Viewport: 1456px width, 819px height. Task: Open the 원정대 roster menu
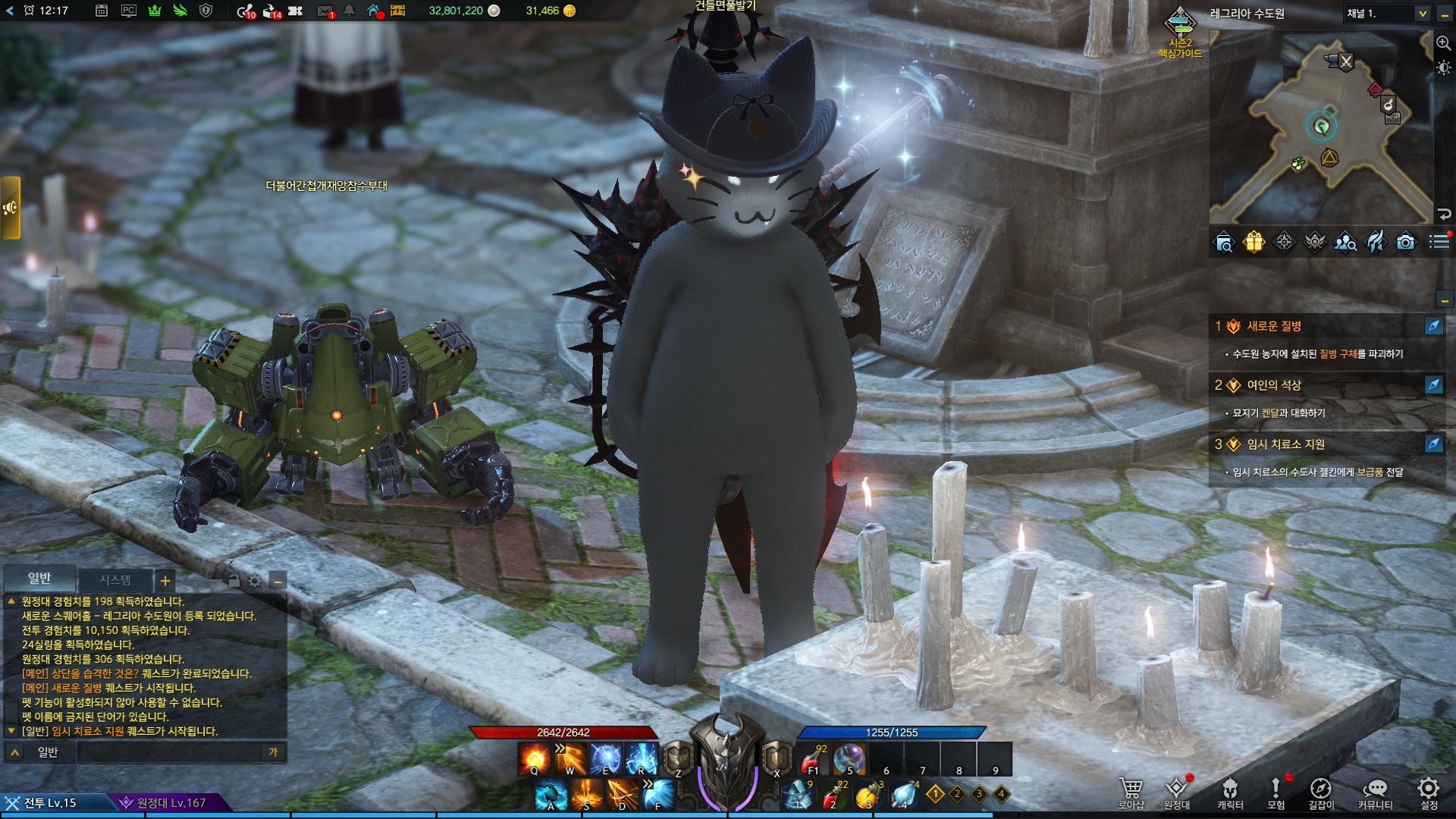coord(1176,792)
